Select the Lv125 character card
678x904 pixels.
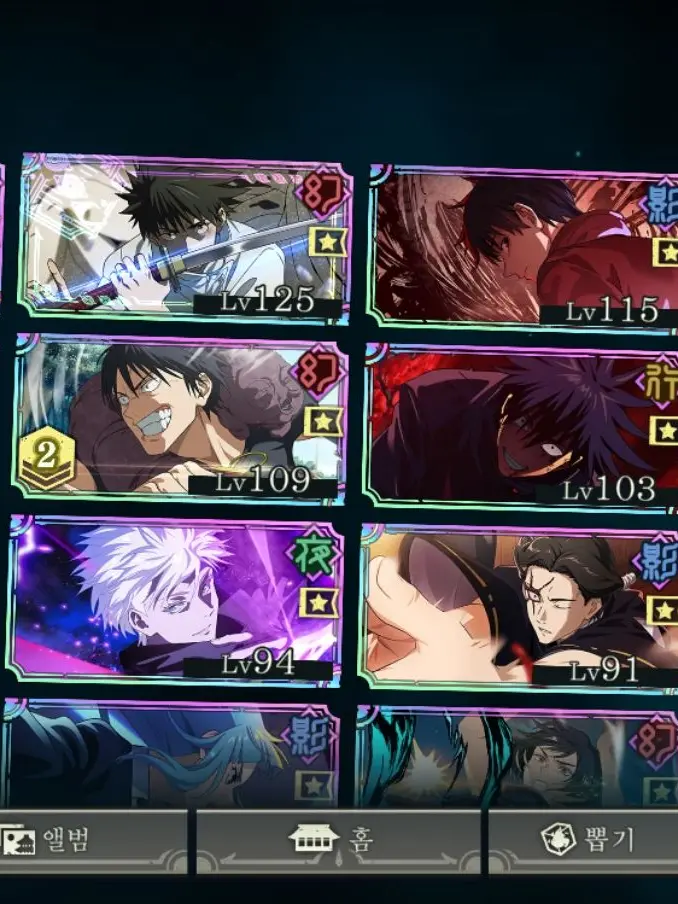pos(185,238)
